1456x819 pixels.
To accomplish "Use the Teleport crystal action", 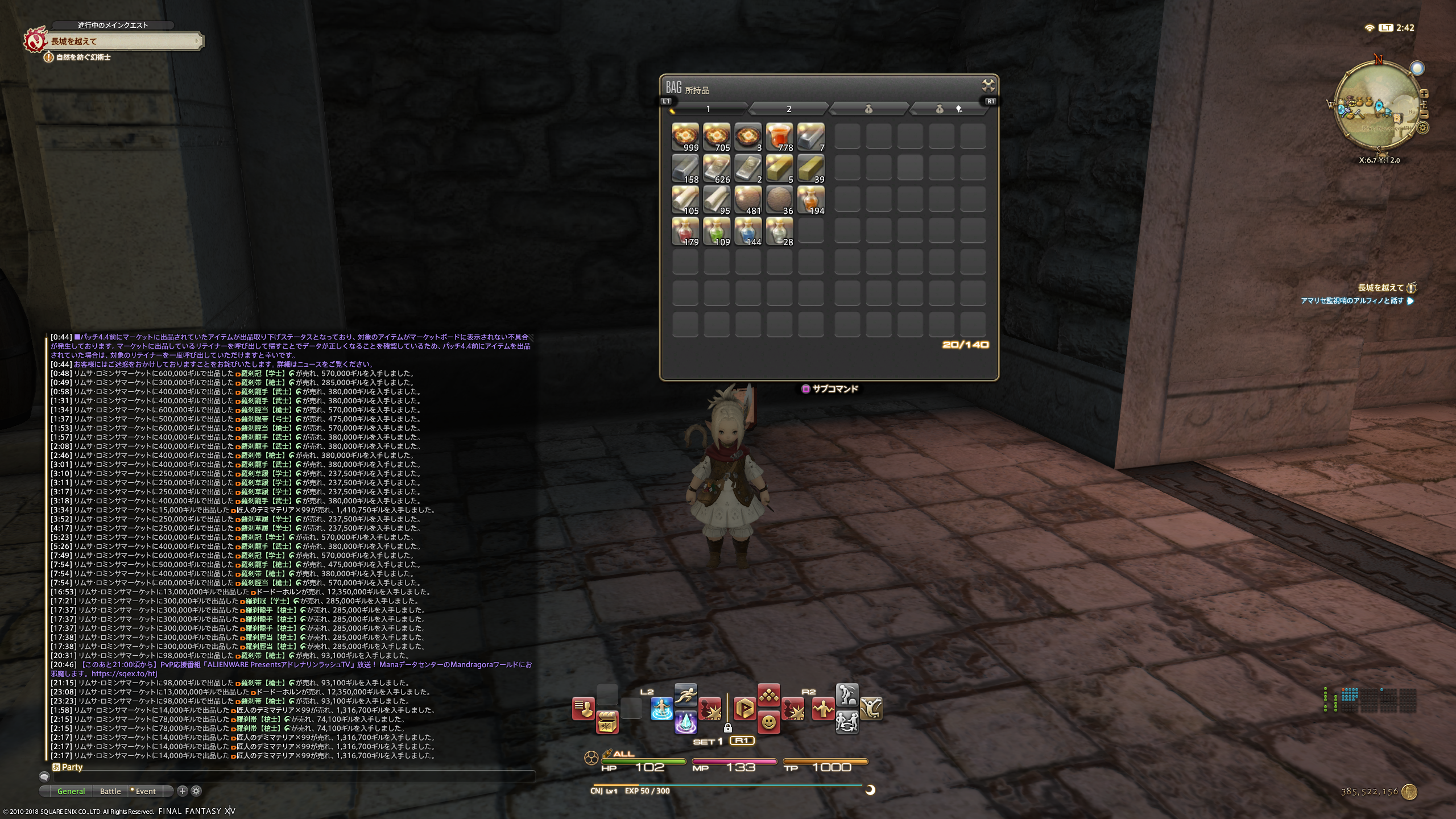I will 686,723.
